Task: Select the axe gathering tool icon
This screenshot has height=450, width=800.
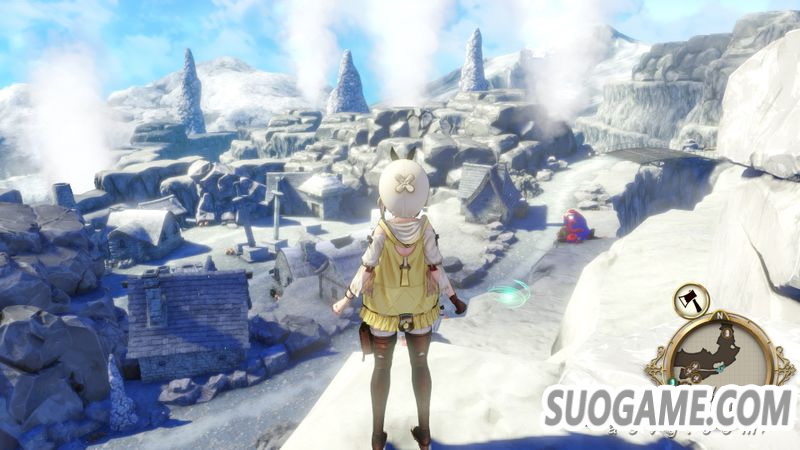Action: [691, 300]
